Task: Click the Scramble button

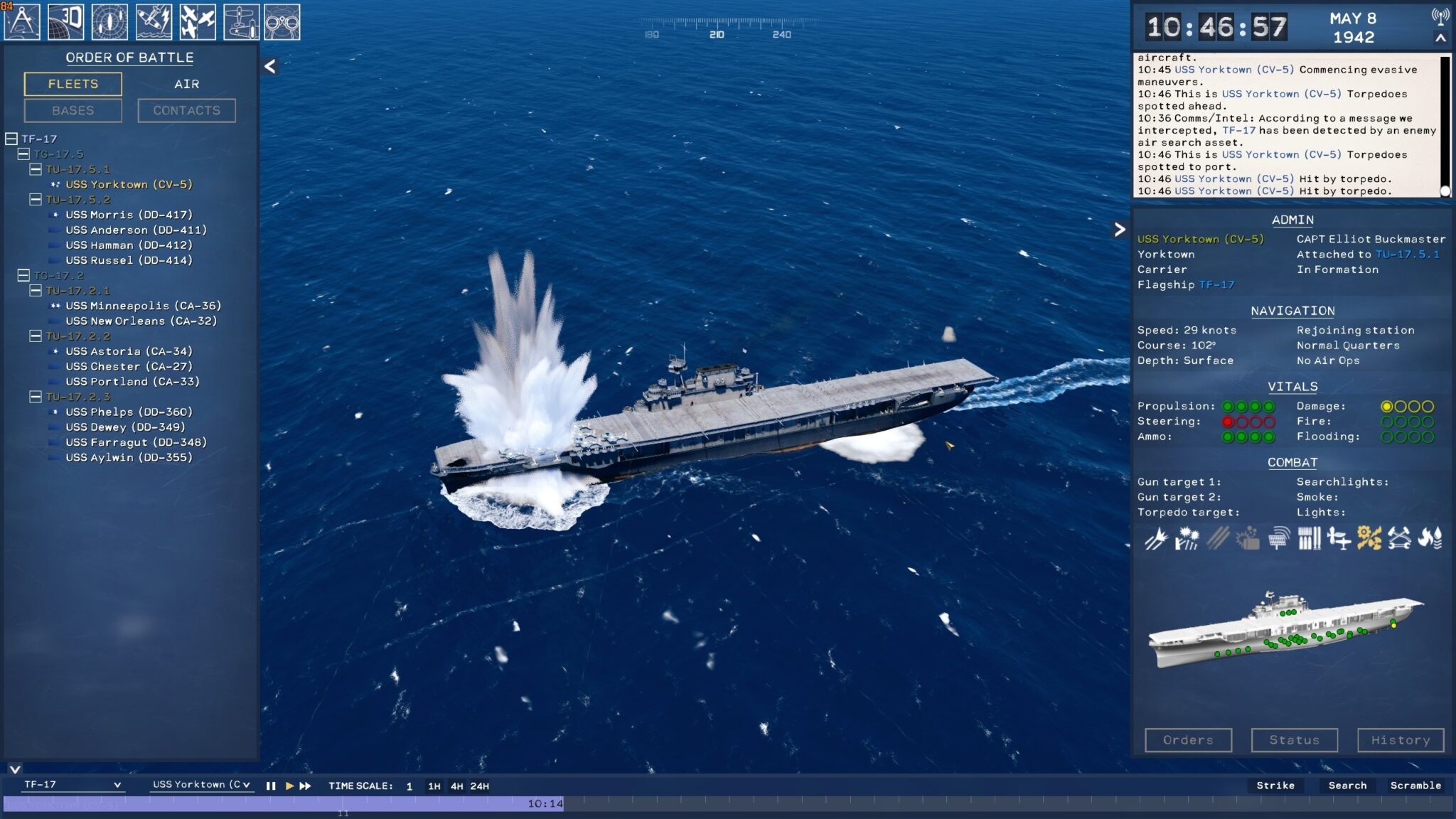Action: pyautogui.click(x=1417, y=786)
